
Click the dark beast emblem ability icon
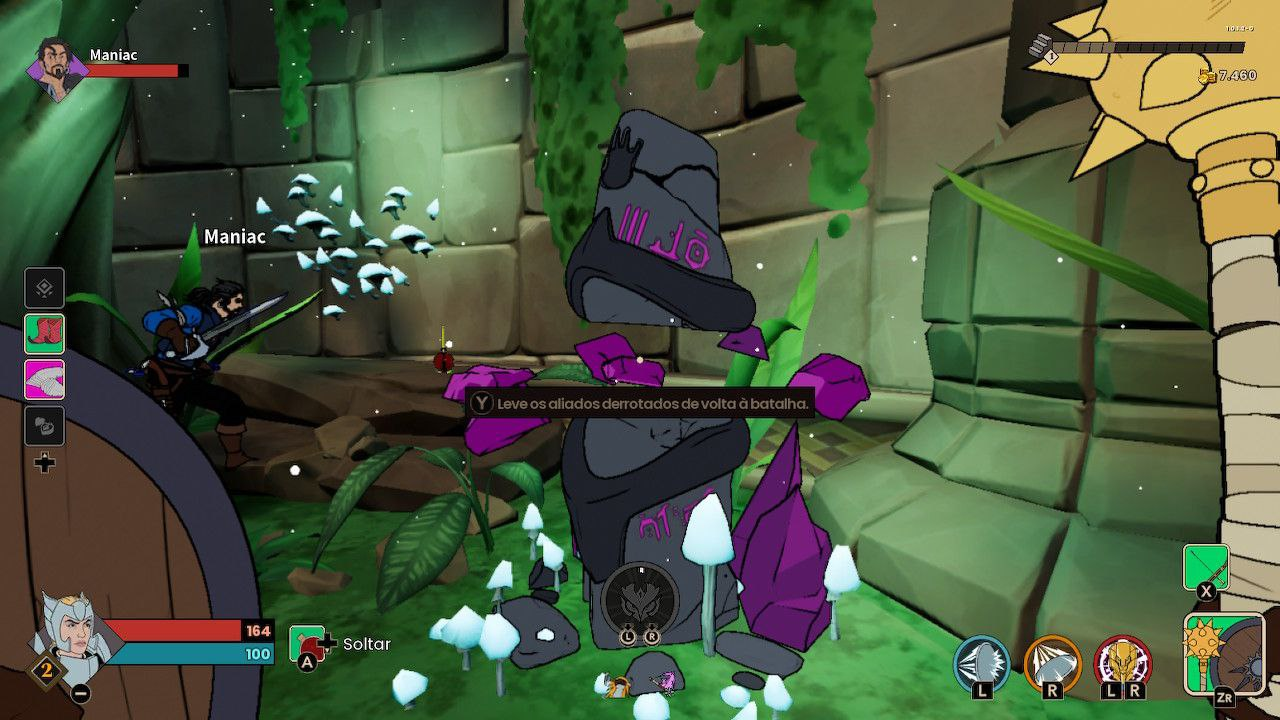640,600
